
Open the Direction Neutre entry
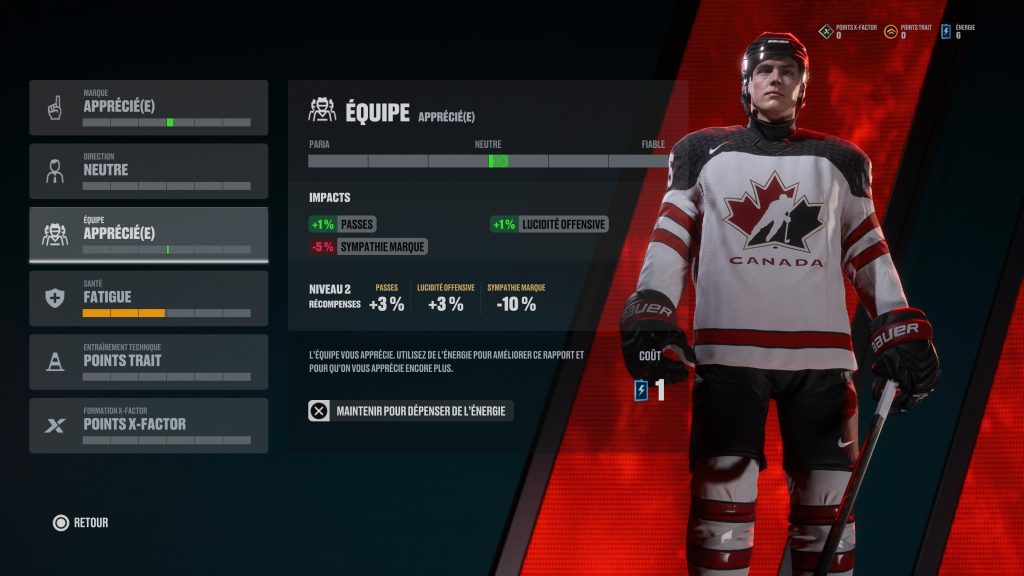(148, 171)
